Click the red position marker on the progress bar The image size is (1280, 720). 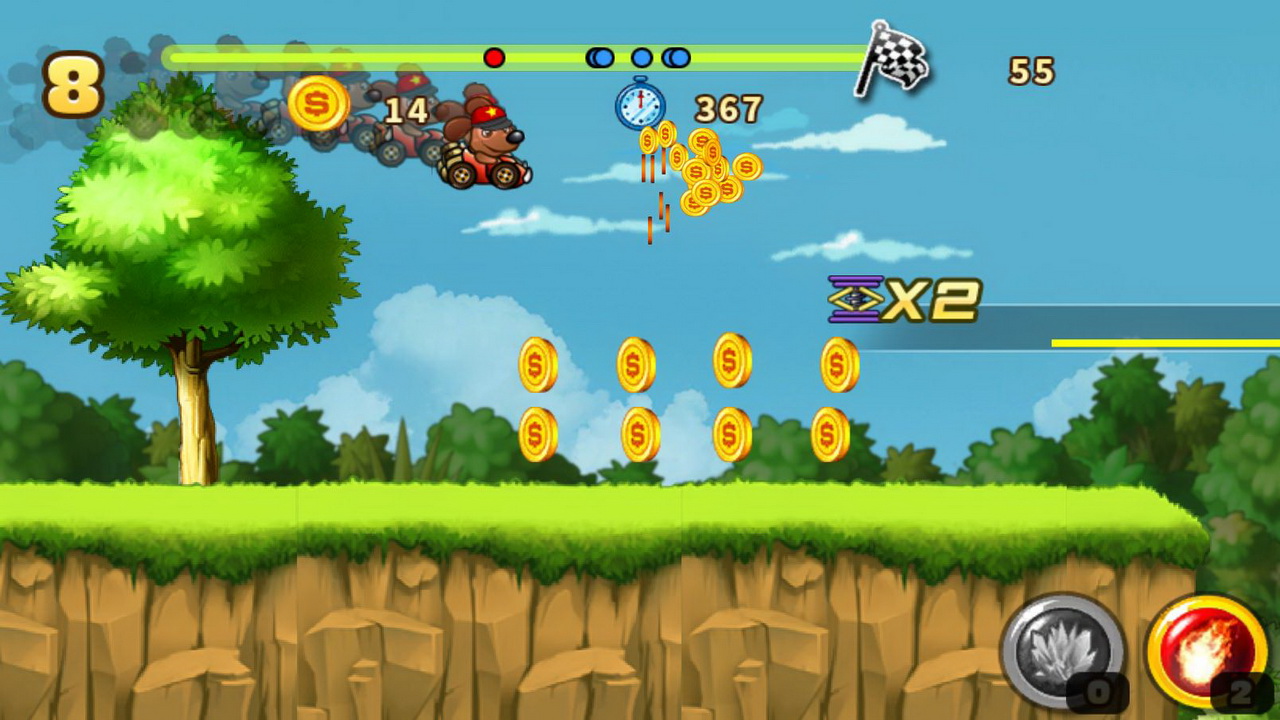point(493,58)
